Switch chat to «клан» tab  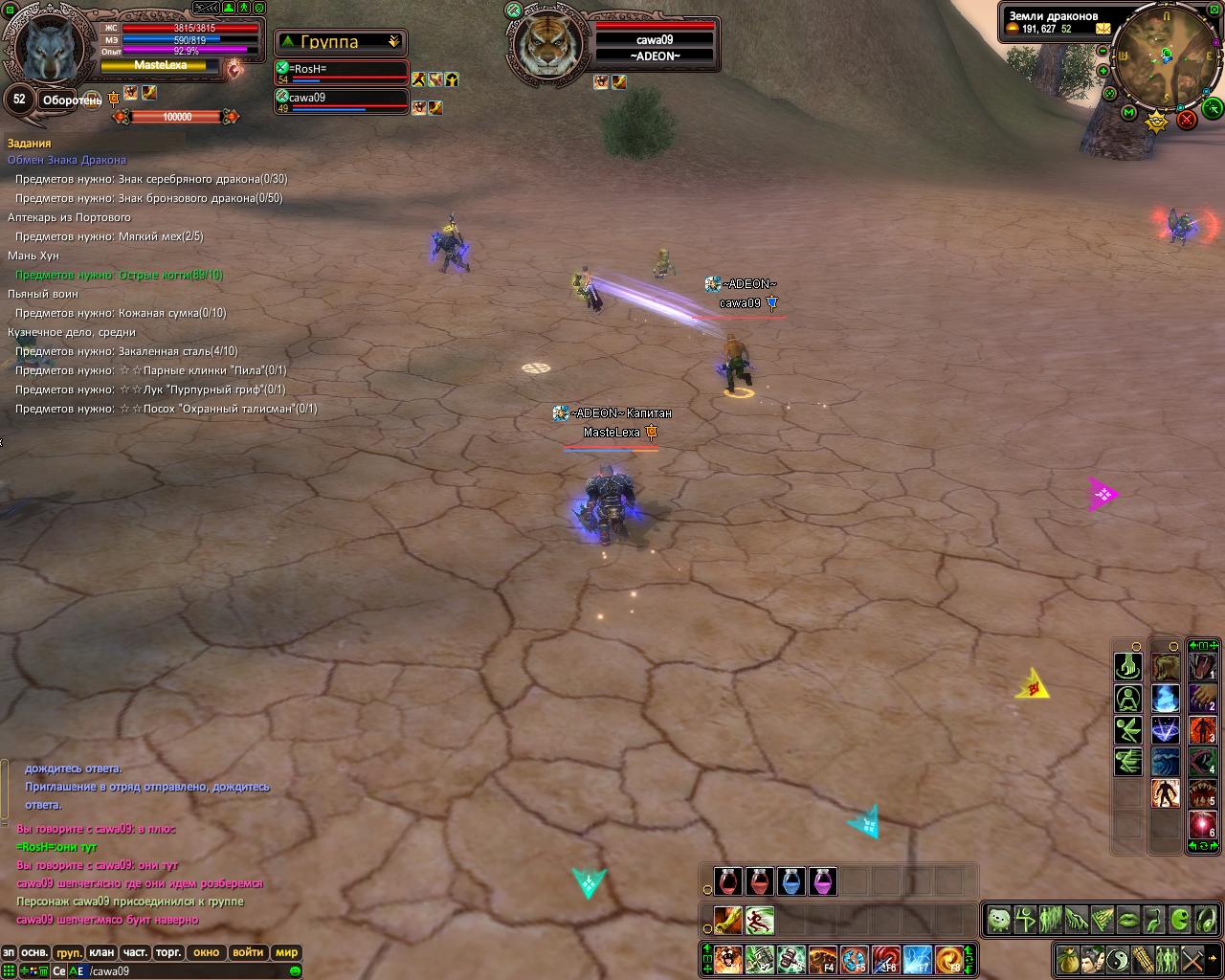tap(101, 952)
